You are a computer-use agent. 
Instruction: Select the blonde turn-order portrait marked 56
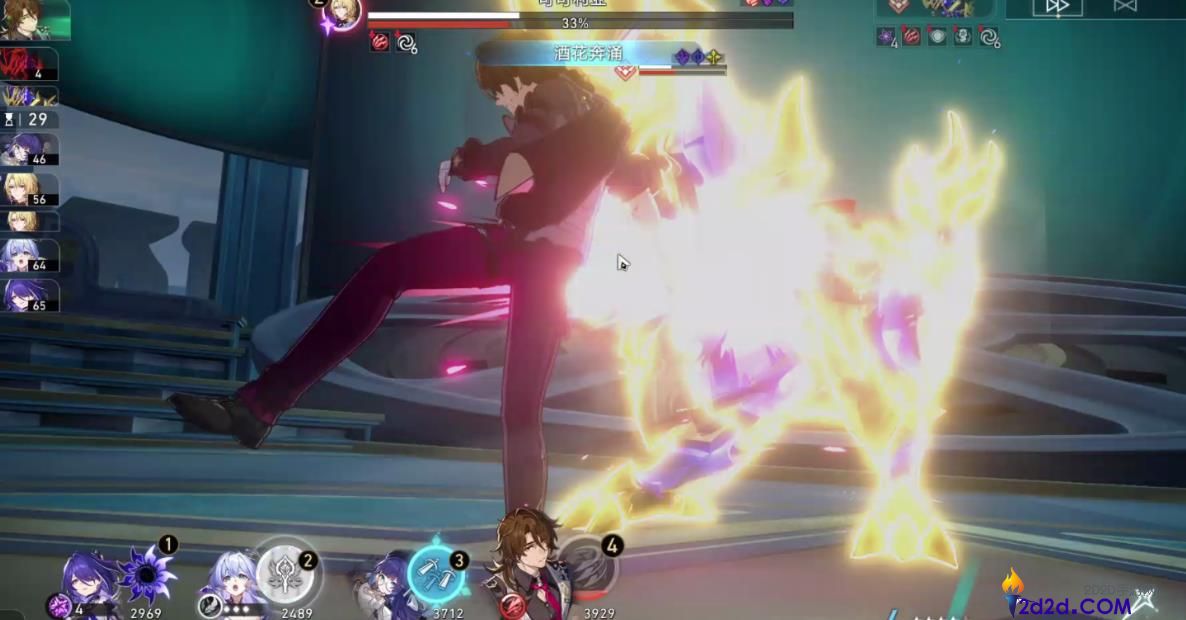click(x=28, y=189)
